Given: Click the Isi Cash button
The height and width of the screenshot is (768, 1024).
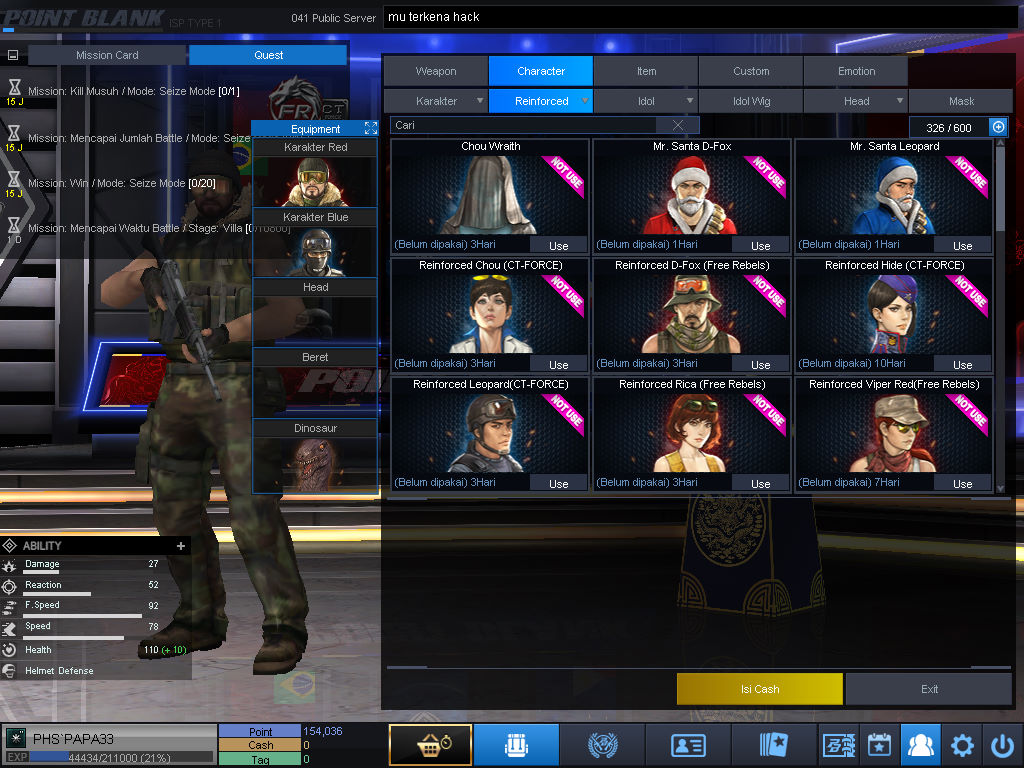Looking at the screenshot, I should [x=760, y=689].
